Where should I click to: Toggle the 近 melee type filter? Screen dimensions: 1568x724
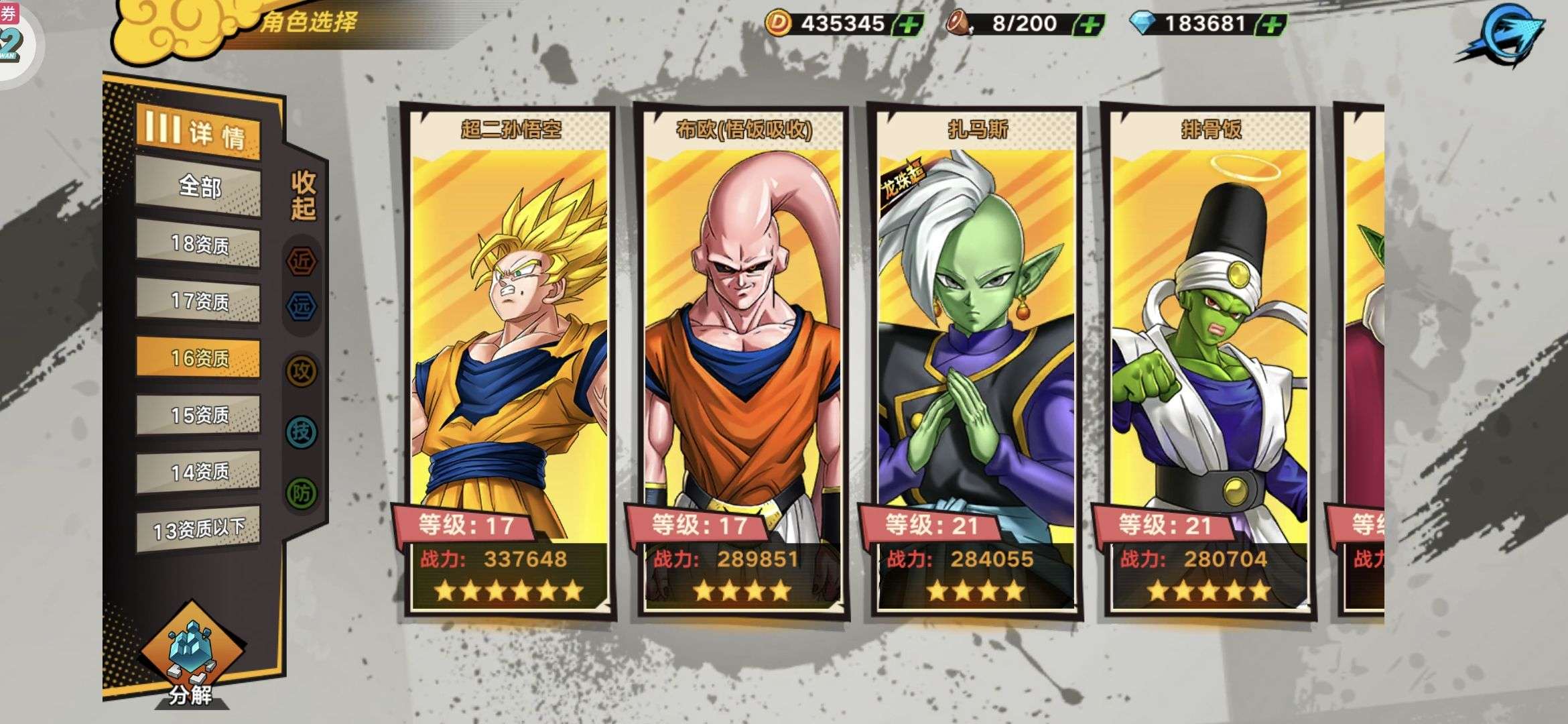(x=302, y=261)
